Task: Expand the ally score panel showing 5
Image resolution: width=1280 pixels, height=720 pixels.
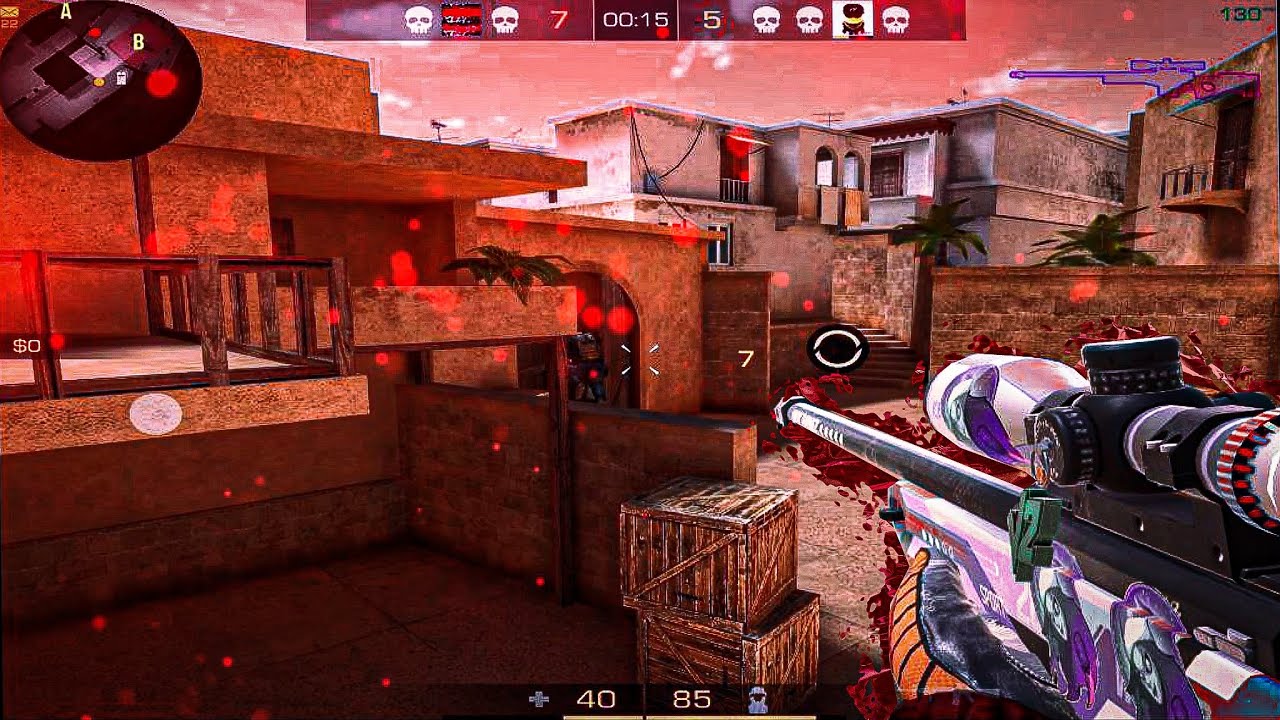Action: pos(708,17)
